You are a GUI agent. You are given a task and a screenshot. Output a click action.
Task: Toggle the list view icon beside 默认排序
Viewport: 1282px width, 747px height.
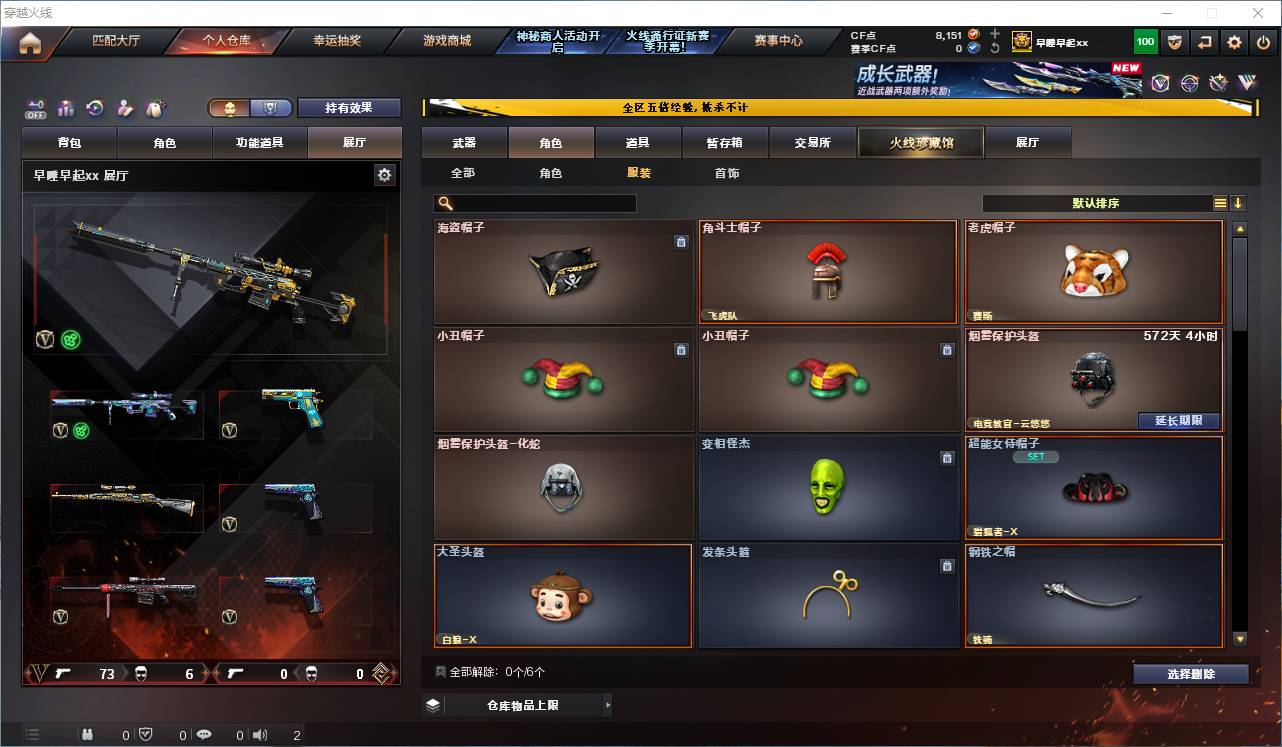(1220, 203)
